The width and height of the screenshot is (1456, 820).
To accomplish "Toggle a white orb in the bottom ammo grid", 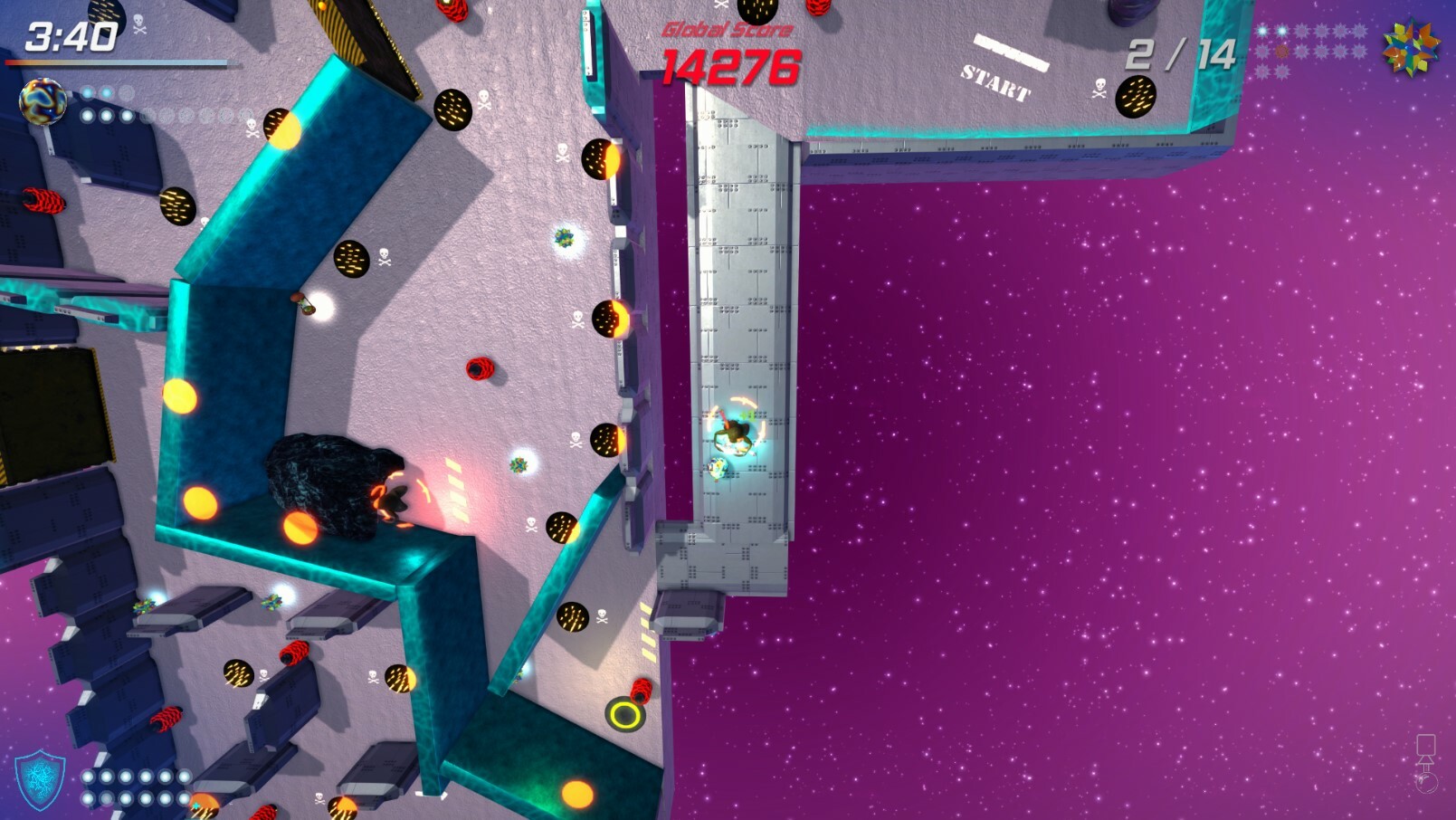I will point(90,778).
